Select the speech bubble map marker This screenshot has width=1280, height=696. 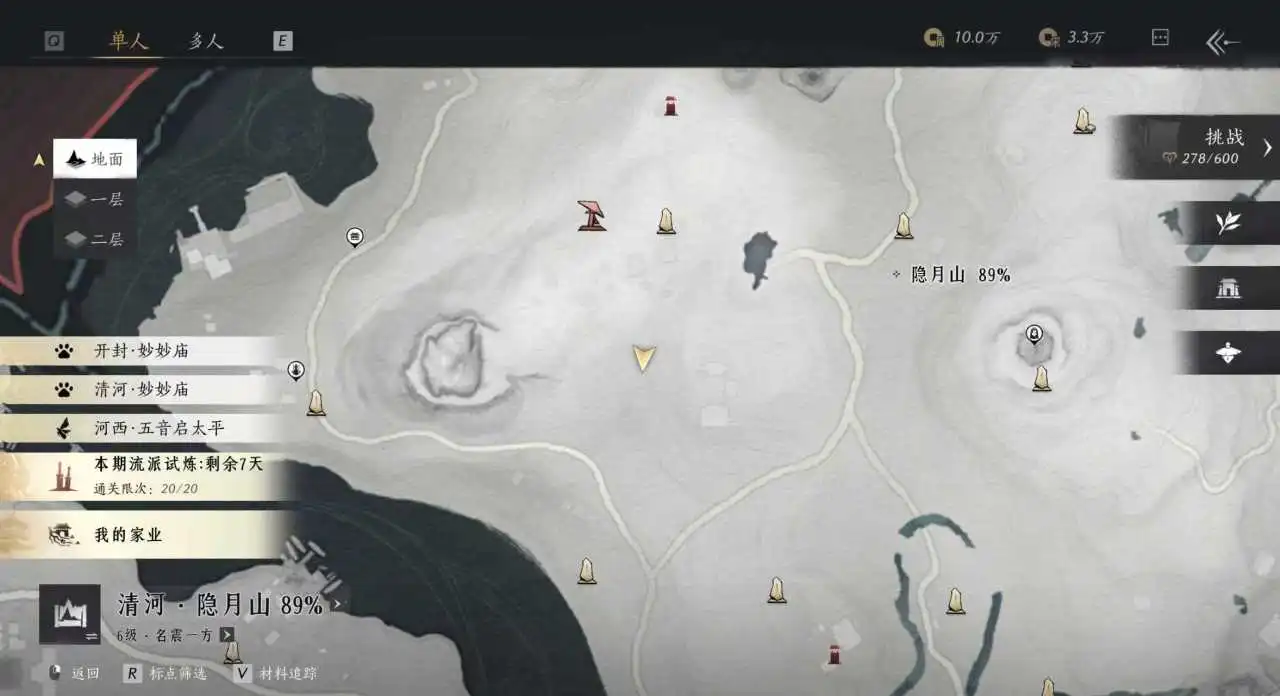click(354, 237)
